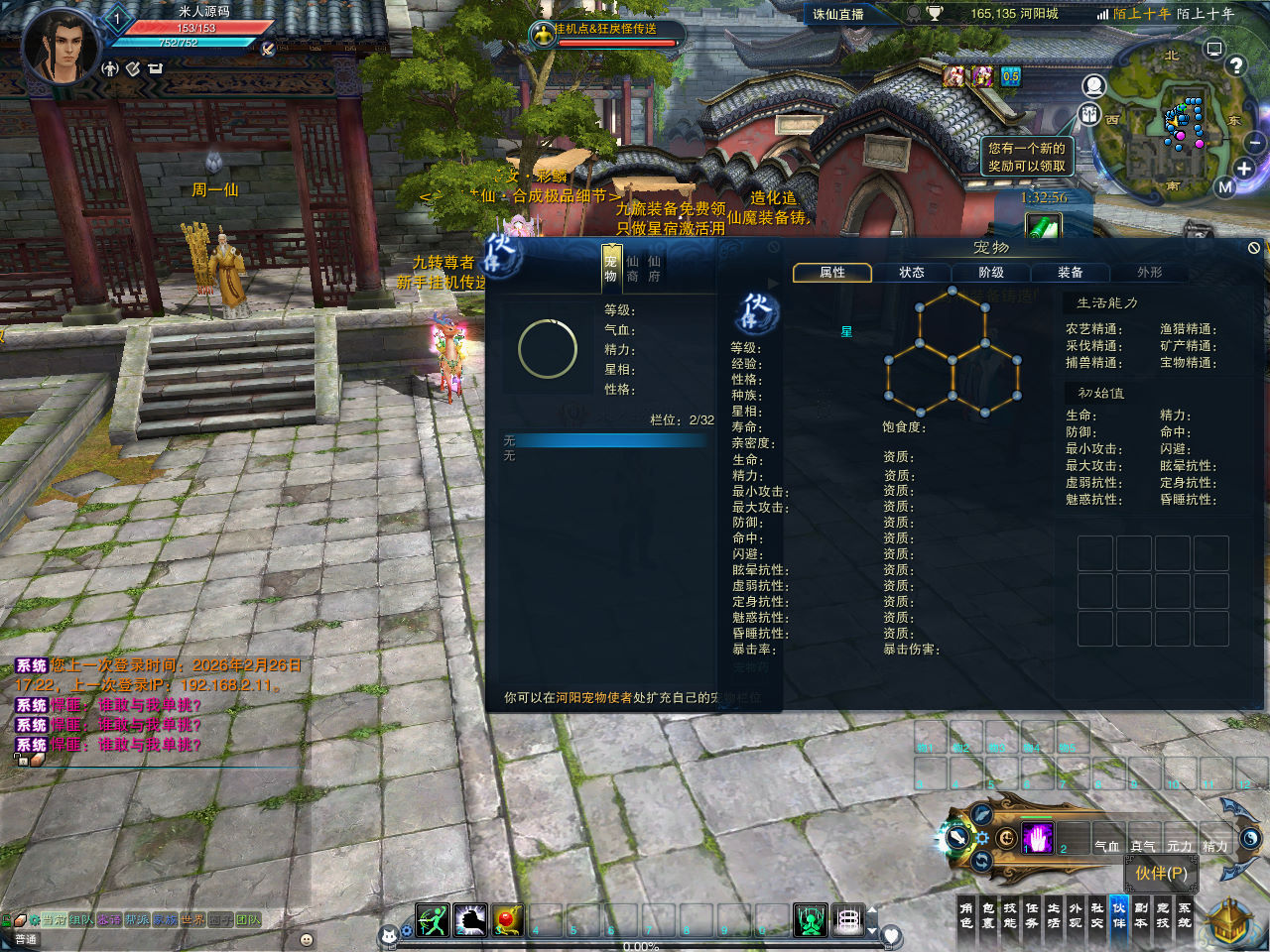Screen dimensions: 1270x952
Task: Show the 外形 tab
Action: coord(1149,273)
